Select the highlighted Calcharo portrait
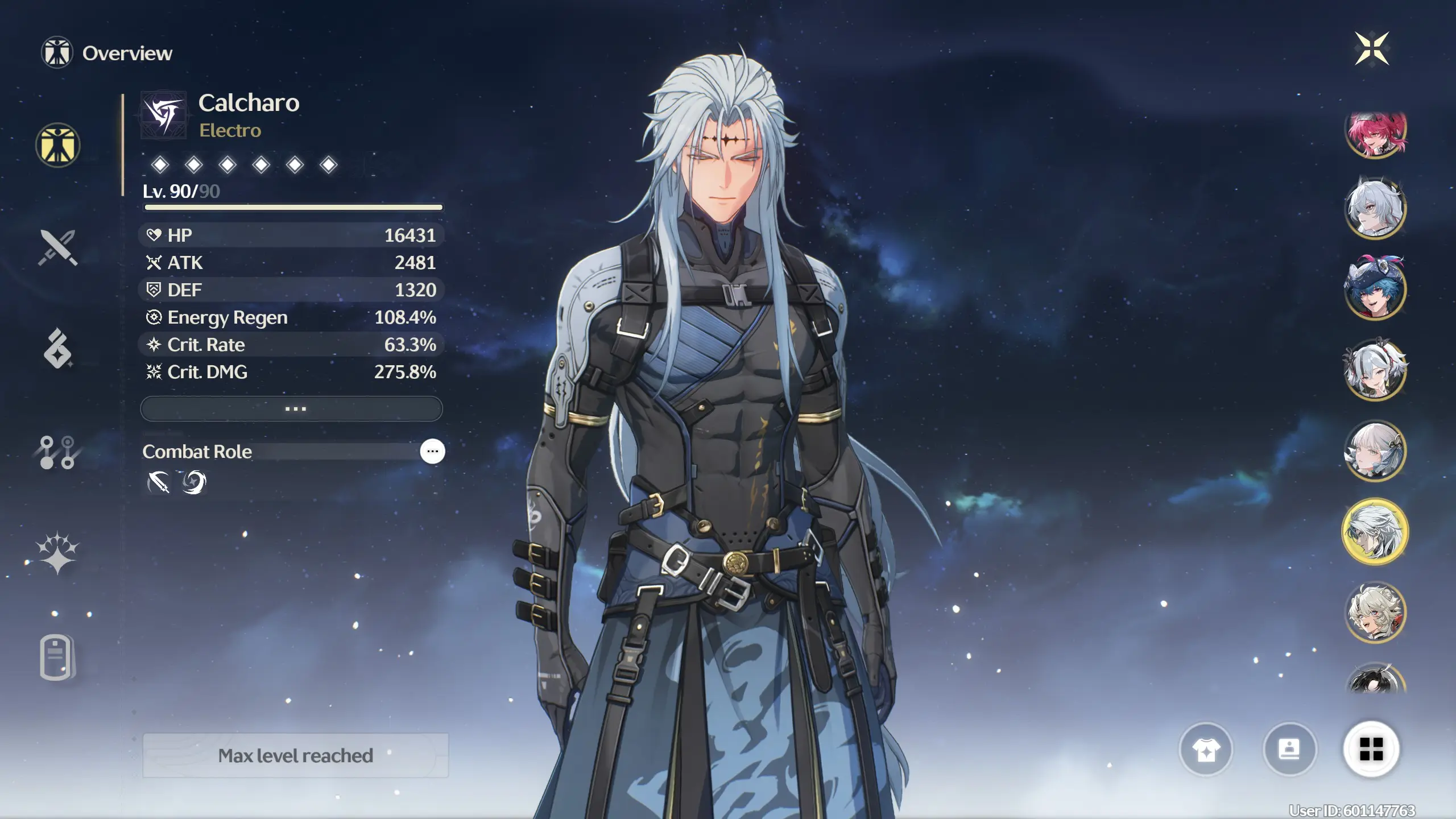1456x819 pixels. (1375, 532)
